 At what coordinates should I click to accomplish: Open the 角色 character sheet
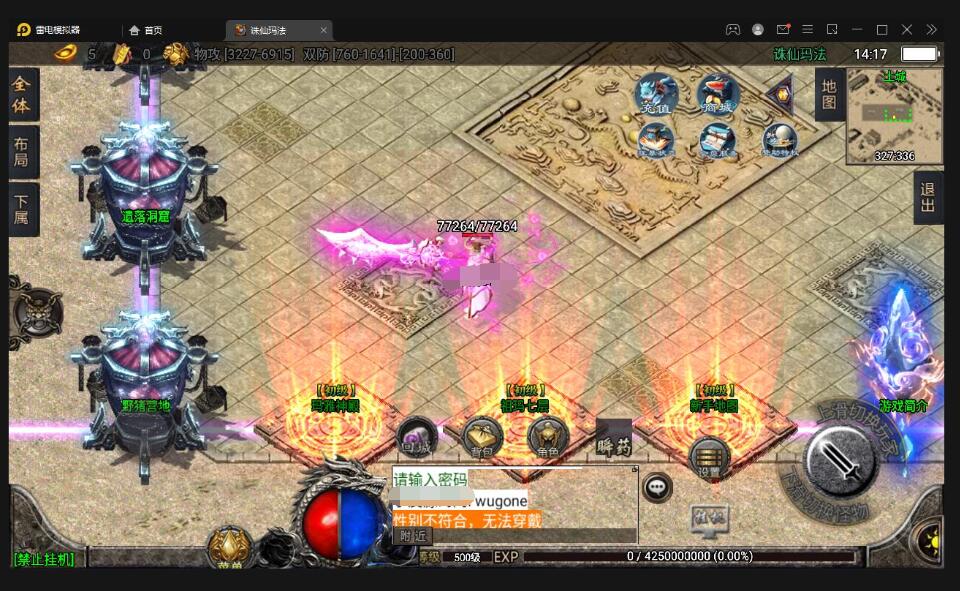point(547,437)
